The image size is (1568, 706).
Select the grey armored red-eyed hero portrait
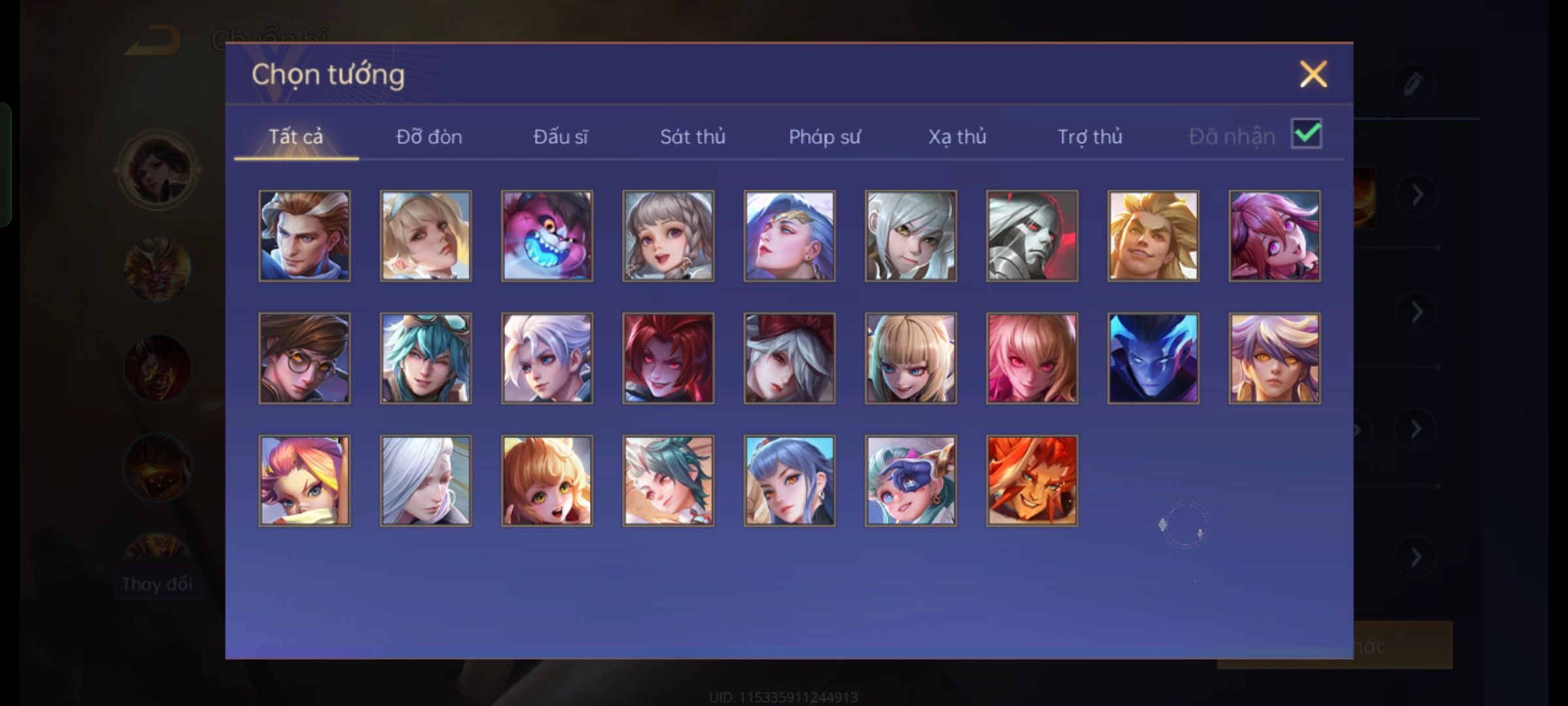coord(1032,236)
